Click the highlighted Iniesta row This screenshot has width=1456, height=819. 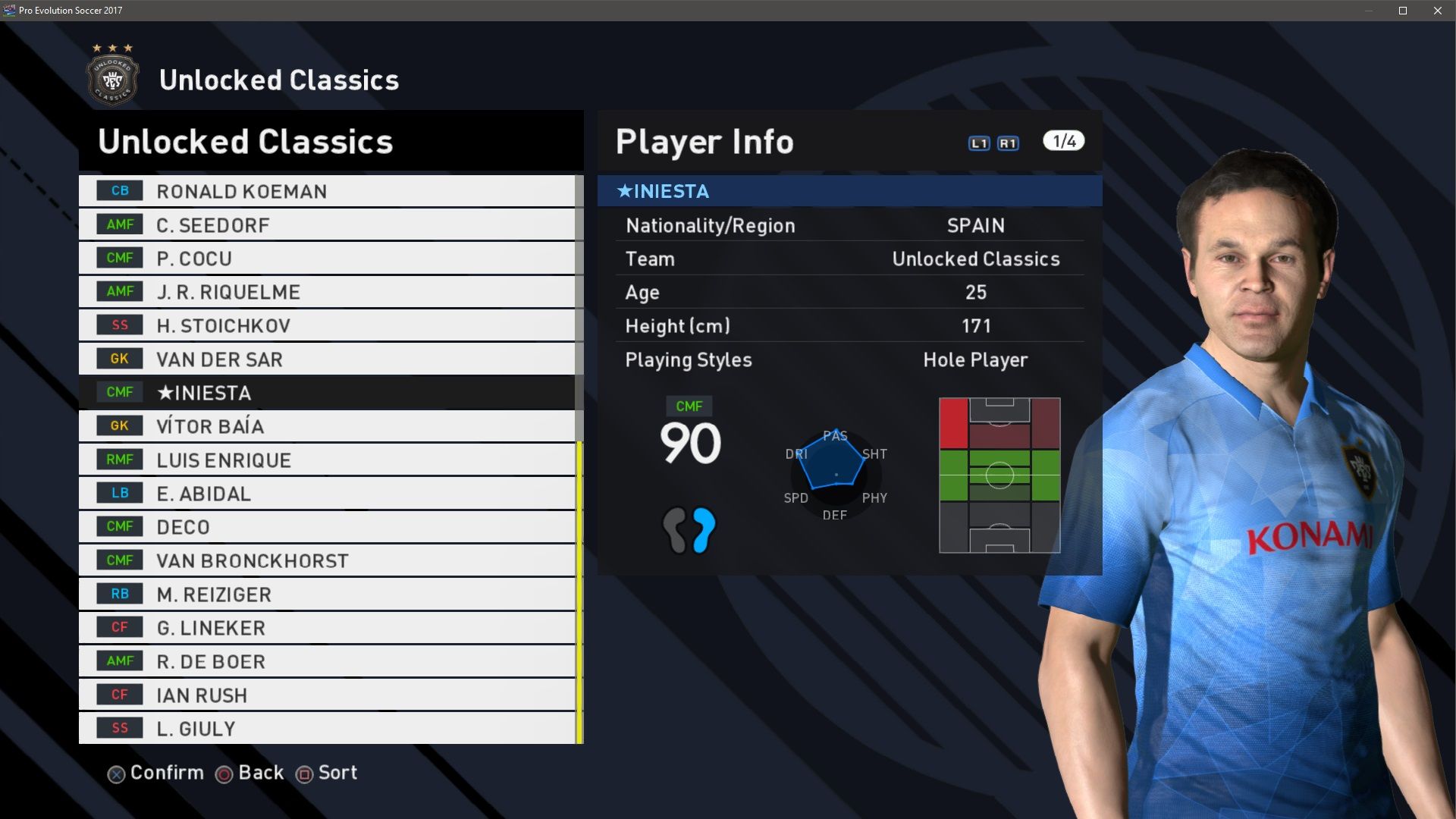[x=326, y=393]
